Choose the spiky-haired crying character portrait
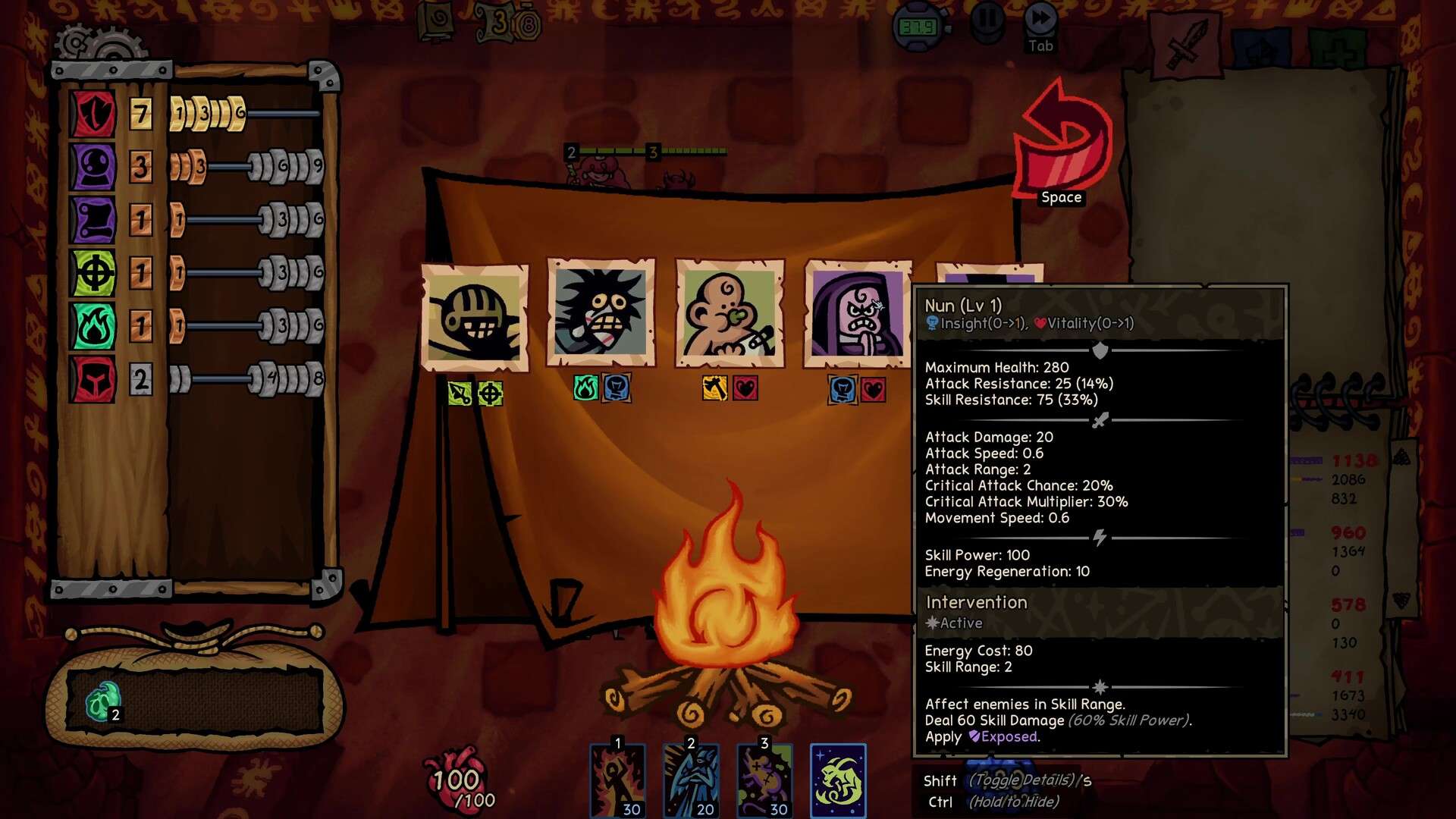The image size is (1456, 819). (x=601, y=312)
